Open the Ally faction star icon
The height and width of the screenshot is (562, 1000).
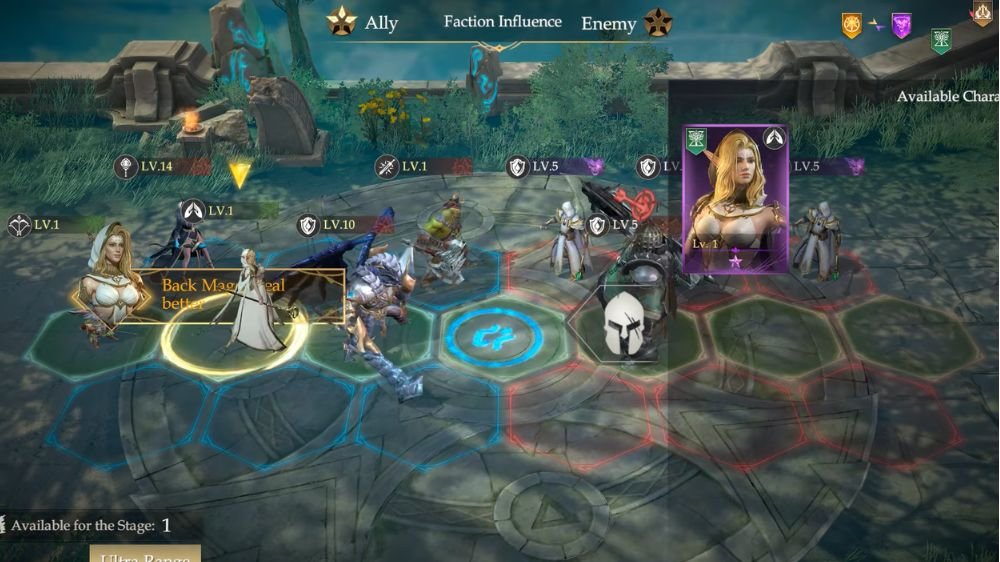point(343,22)
